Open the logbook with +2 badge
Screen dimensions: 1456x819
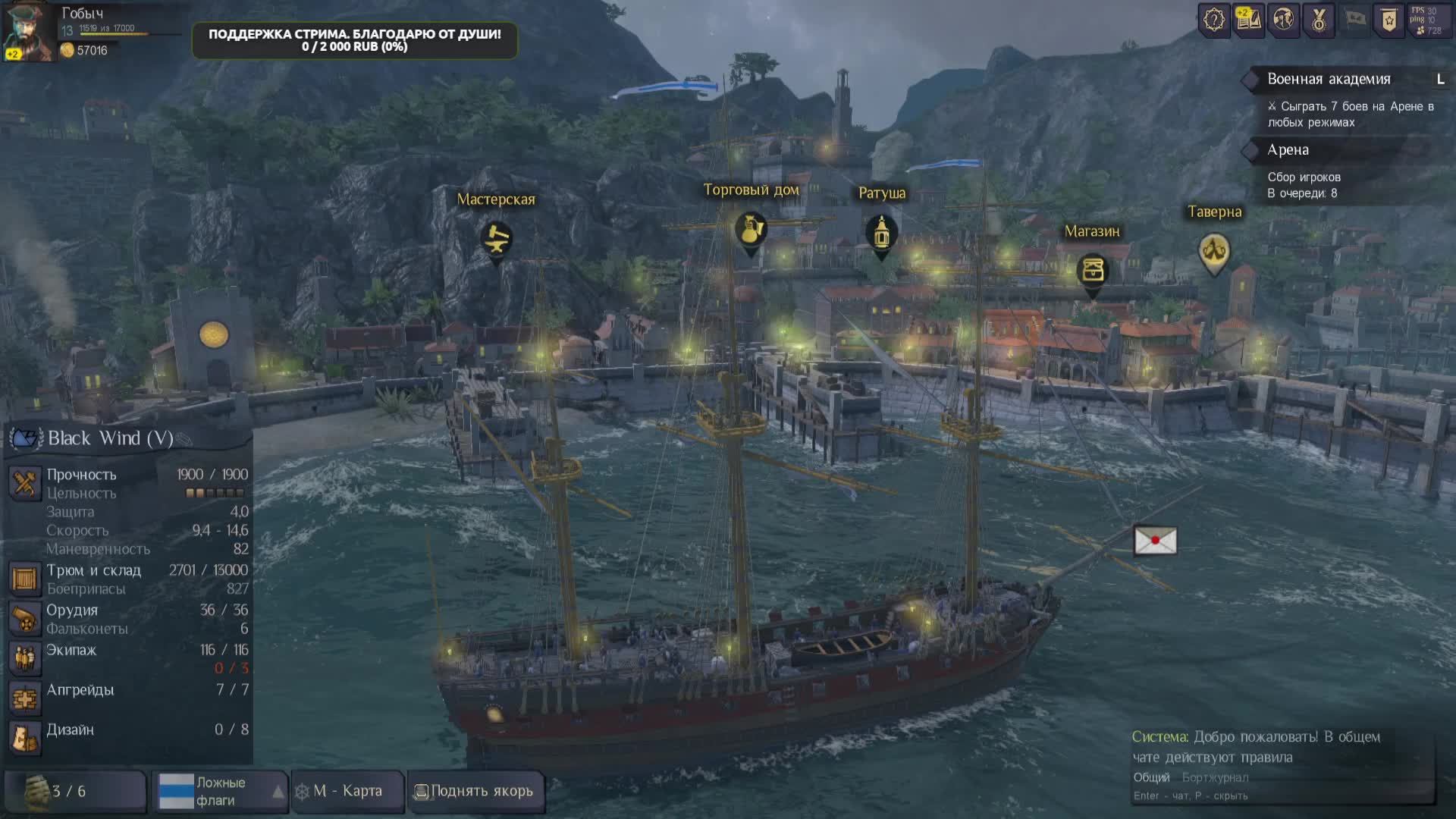tap(1248, 20)
